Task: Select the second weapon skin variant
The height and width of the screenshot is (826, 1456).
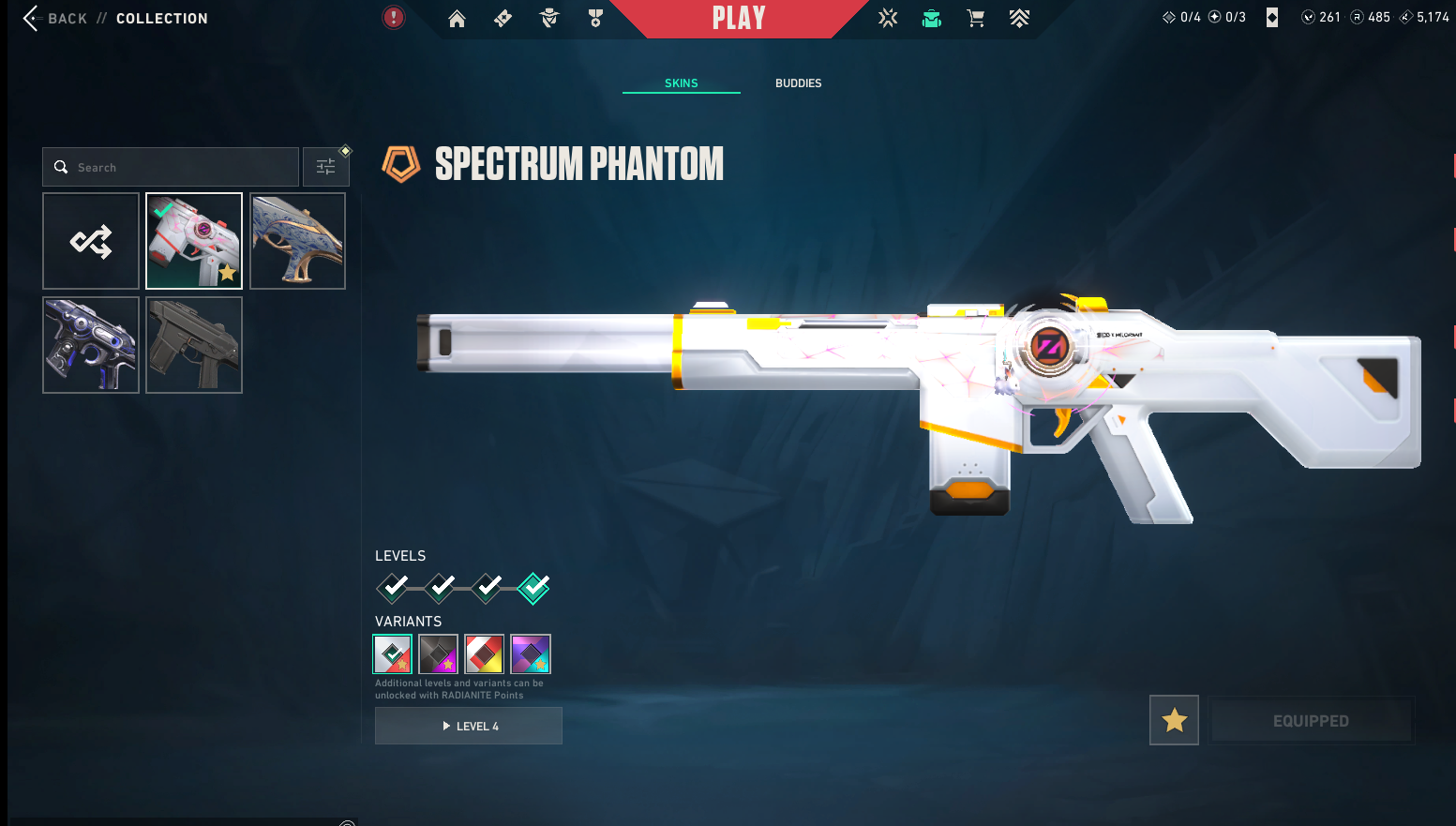Action: pyautogui.click(x=438, y=653)
